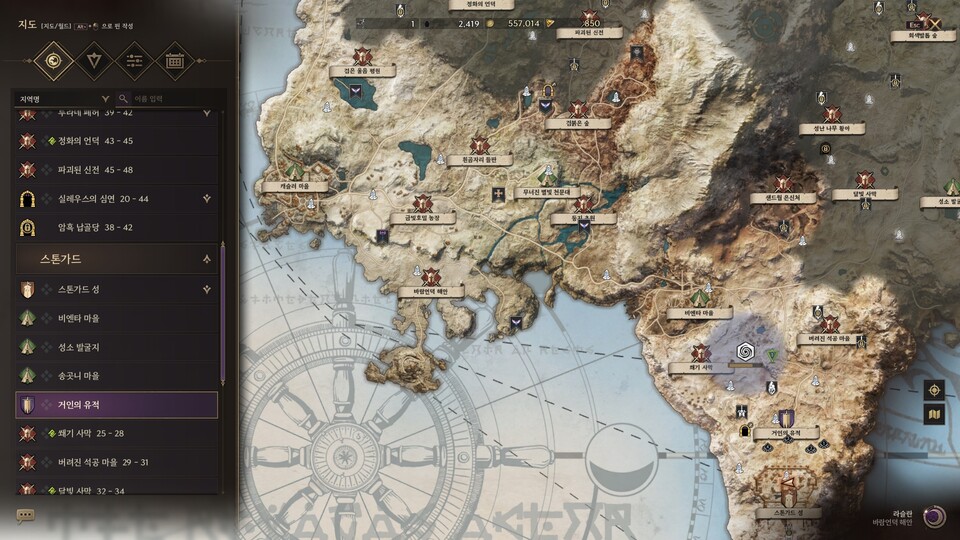
Task: Open the map filter sliders tab
Action: 134,61
